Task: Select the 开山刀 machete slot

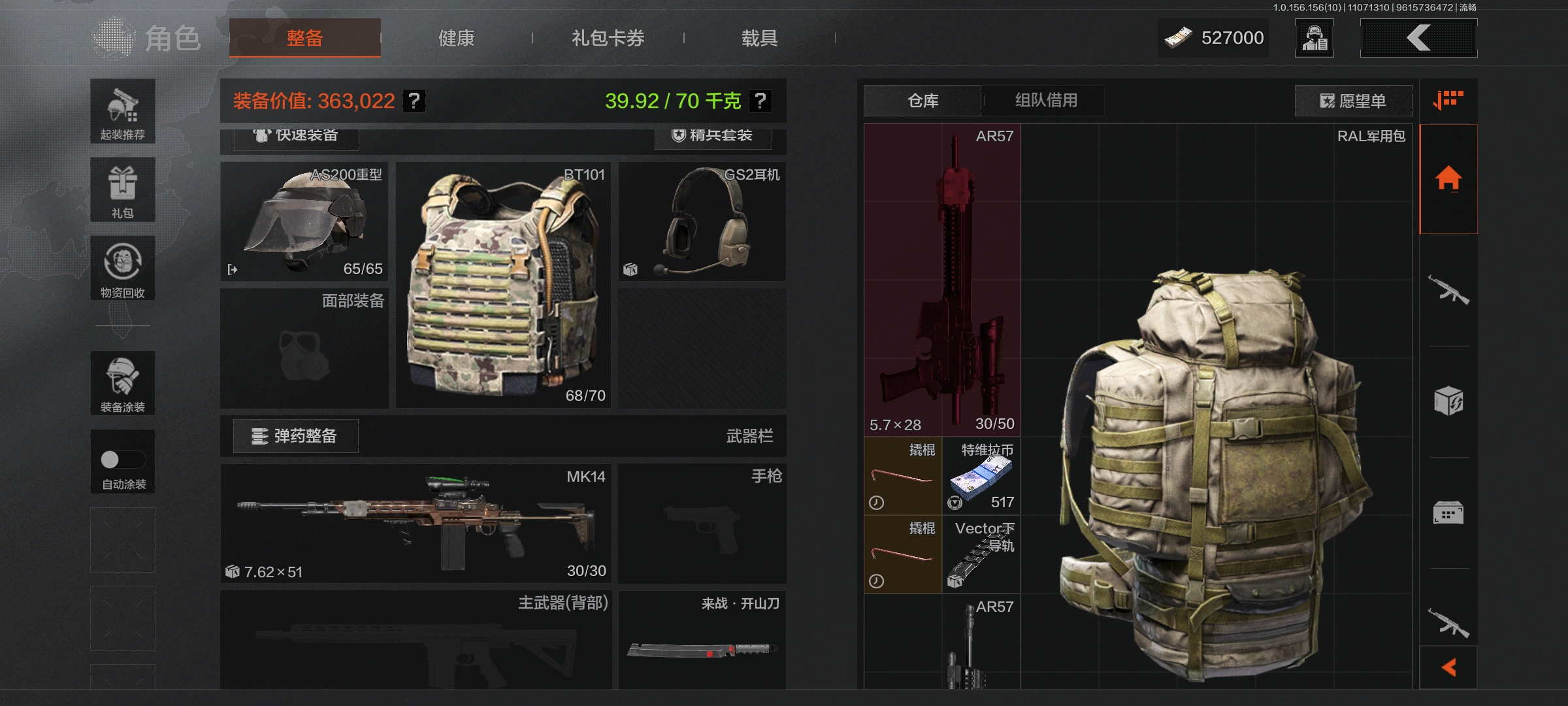Action: (702, 641)
